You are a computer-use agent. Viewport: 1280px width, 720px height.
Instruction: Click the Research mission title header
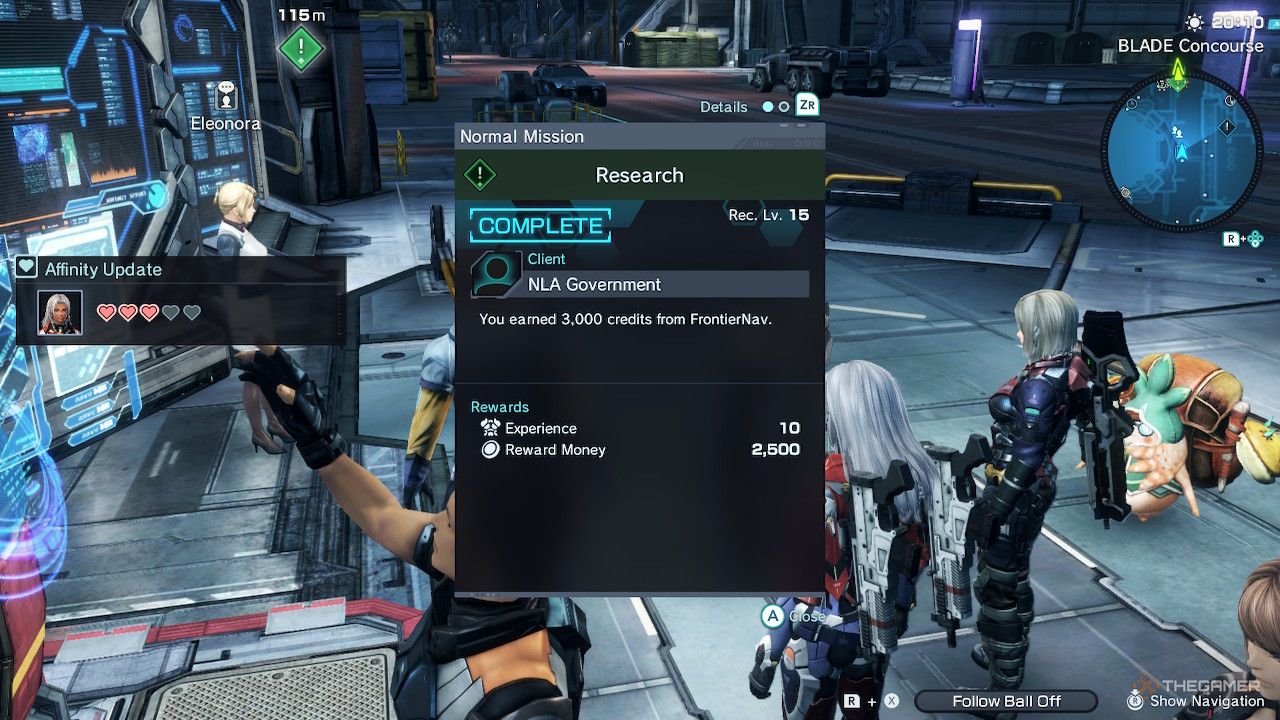click(640, 175)
